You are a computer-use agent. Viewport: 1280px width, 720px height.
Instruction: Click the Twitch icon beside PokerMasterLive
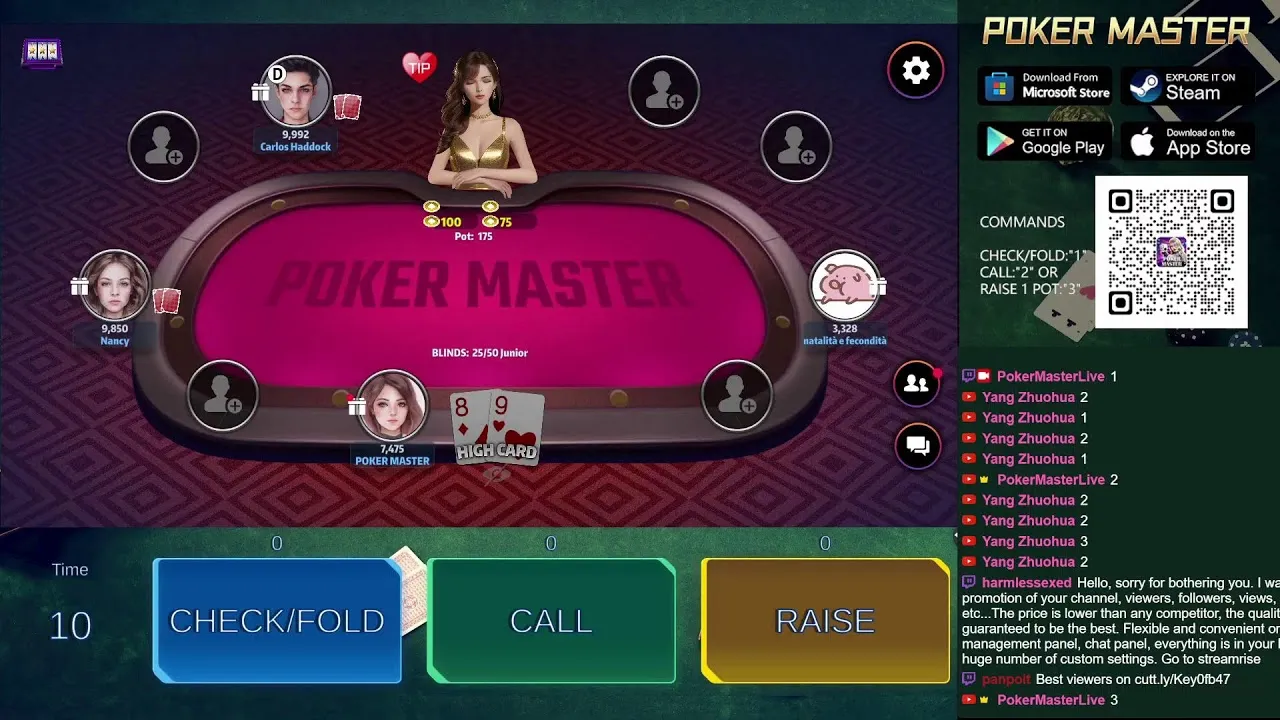(967, 376)
